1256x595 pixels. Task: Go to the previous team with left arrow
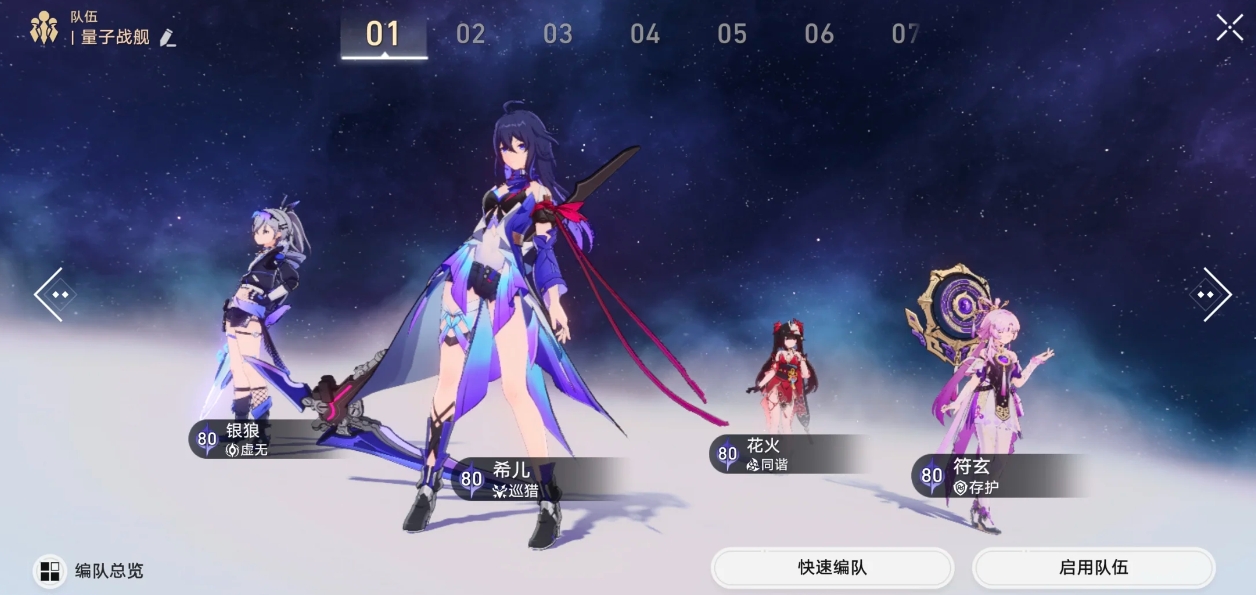pyautogui.click(x=52, y=294)
